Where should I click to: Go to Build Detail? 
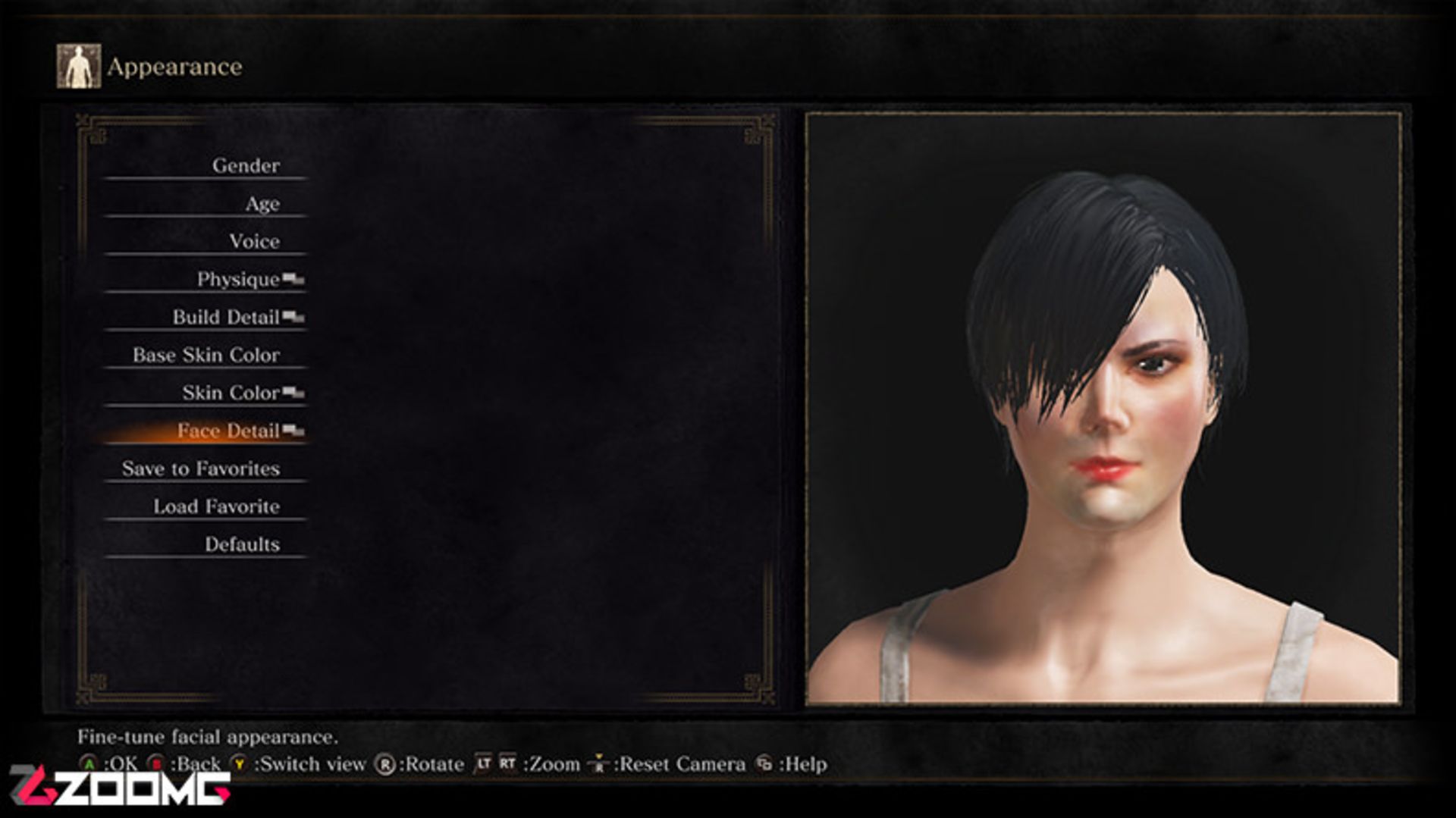(226, 317)
